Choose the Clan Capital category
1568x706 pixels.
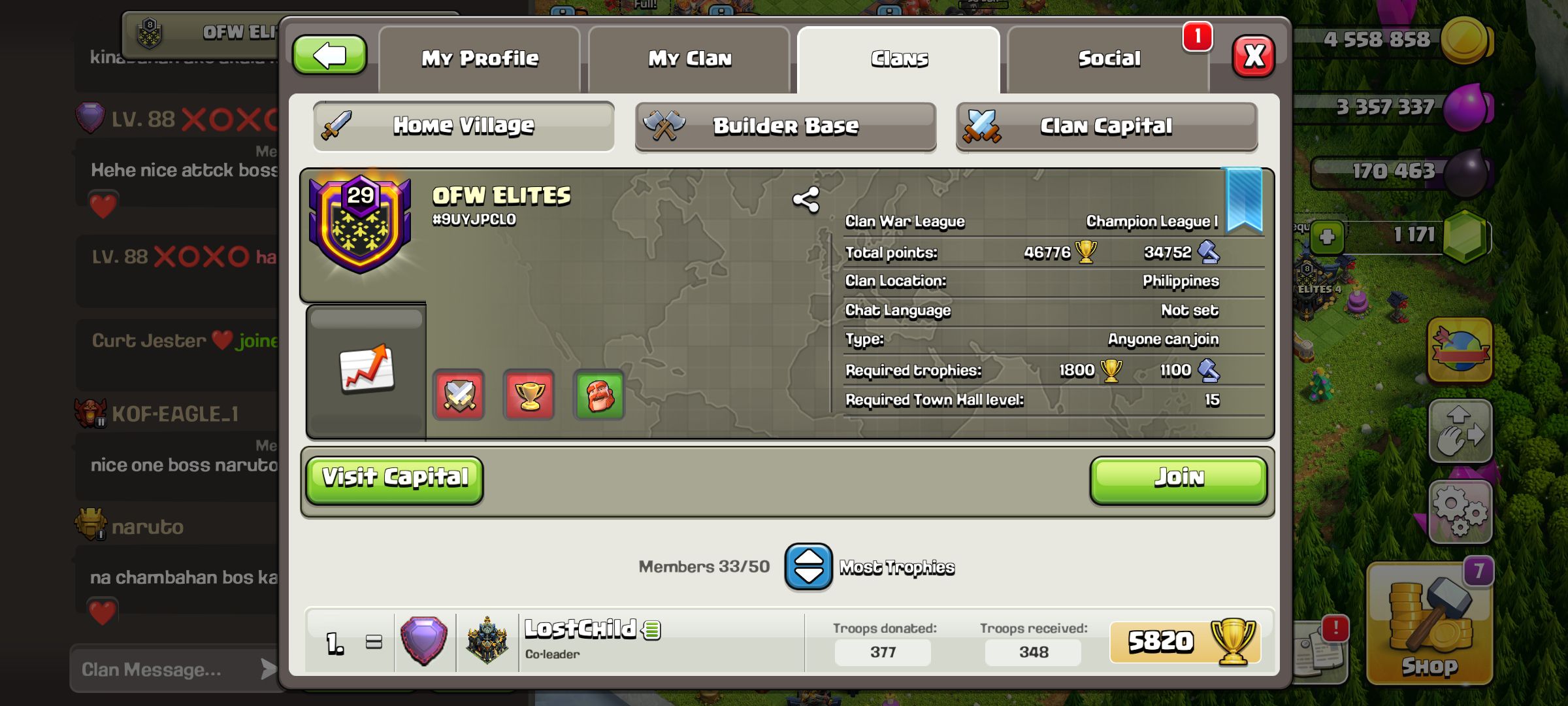click(x=1106, y=126)
